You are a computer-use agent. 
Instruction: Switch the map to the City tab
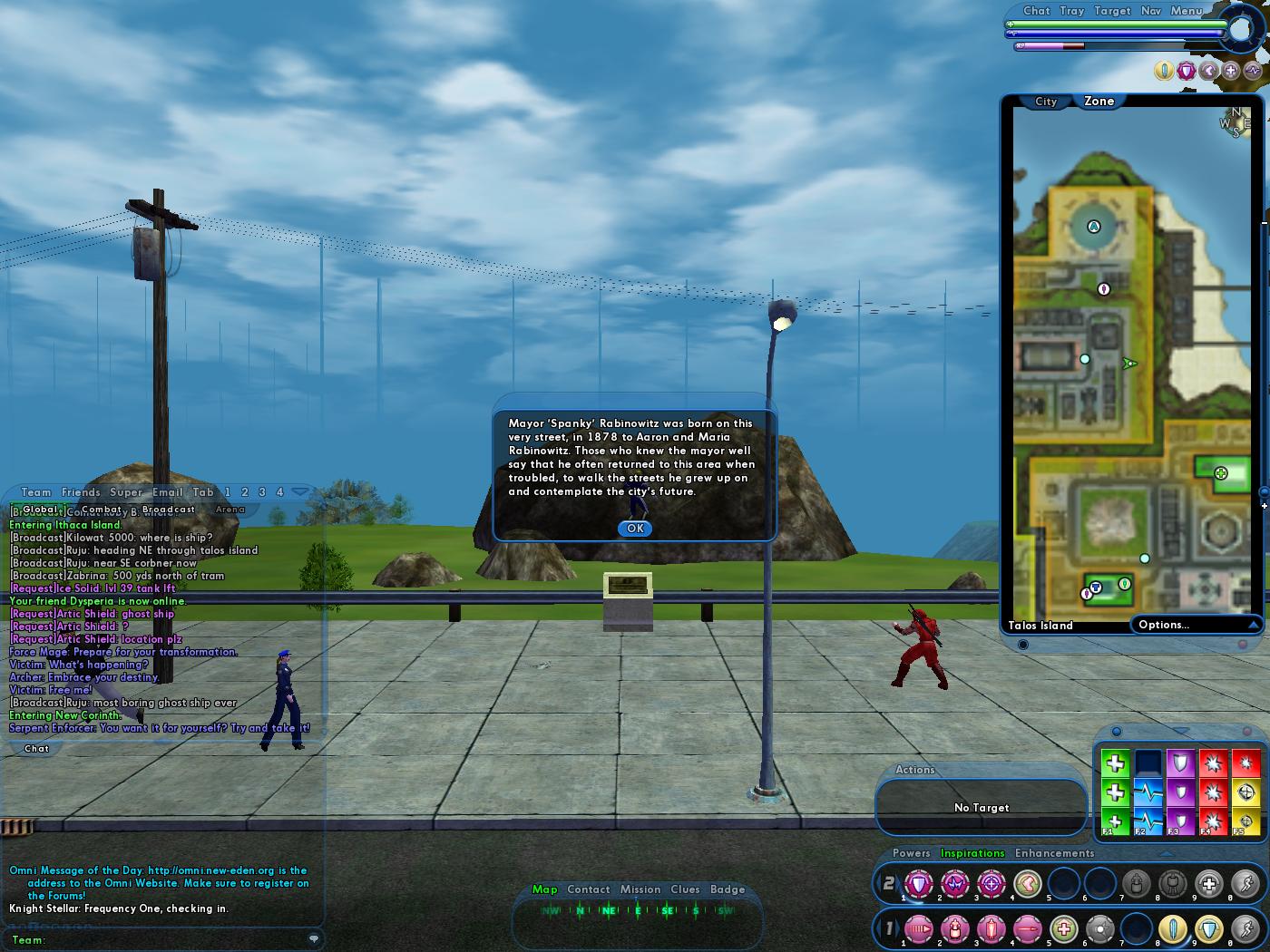click(x=1046, y=102)
